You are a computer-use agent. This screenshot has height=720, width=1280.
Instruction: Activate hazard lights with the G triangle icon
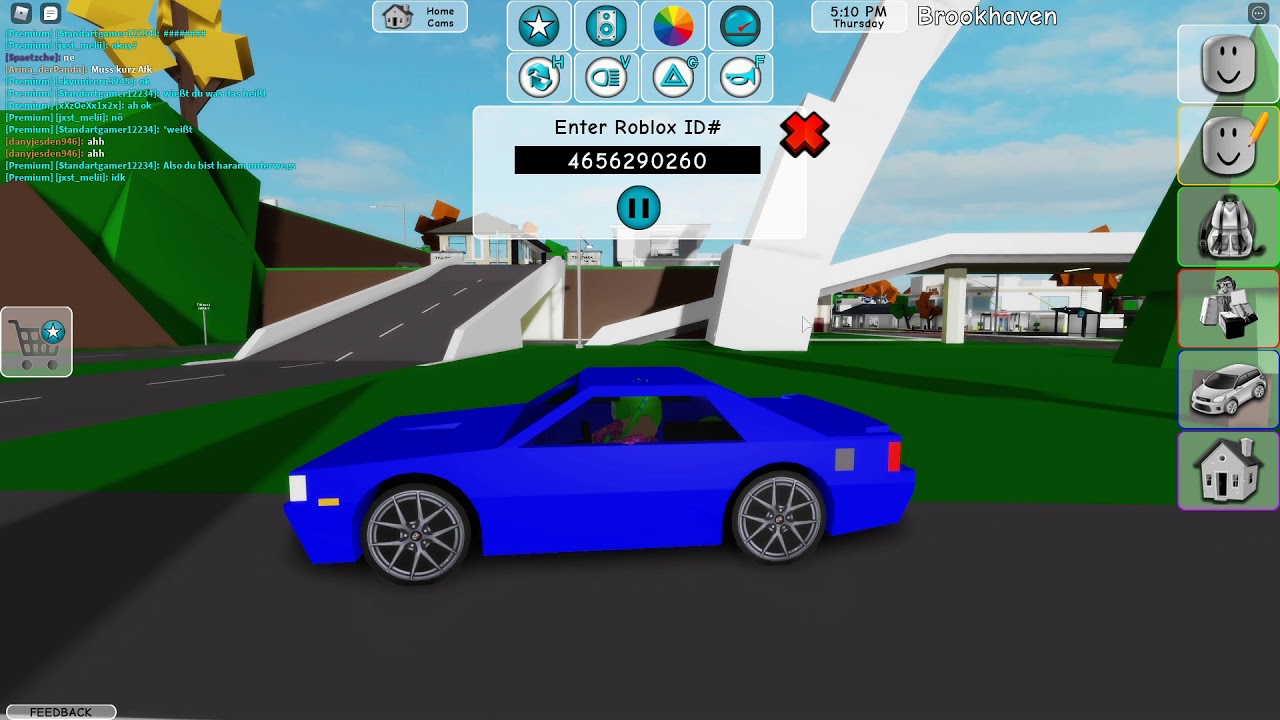click(x=673, y=77)
